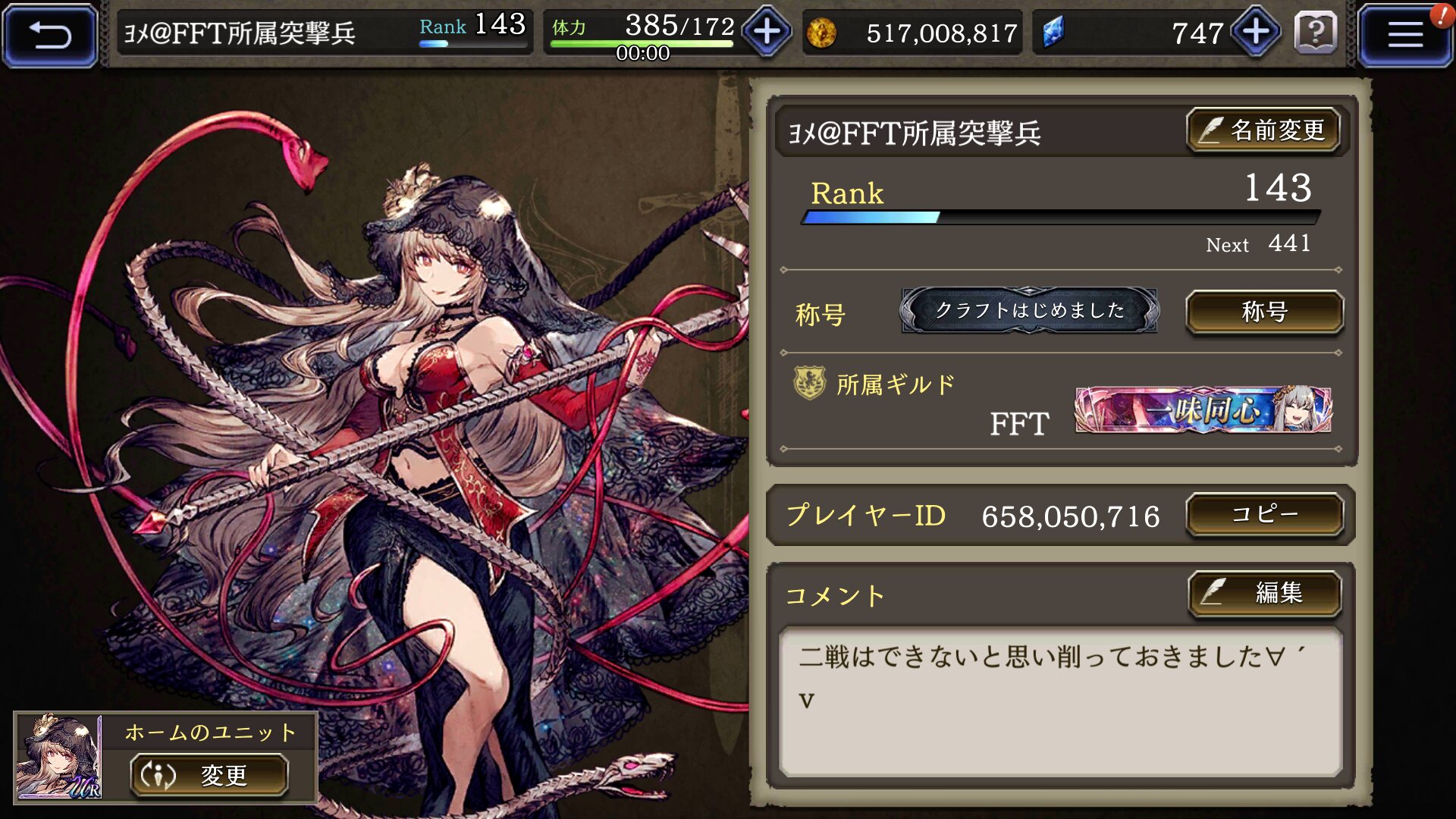Open the hamburger main menu
Screen dimensions: 1456x819
point(1404,35)
